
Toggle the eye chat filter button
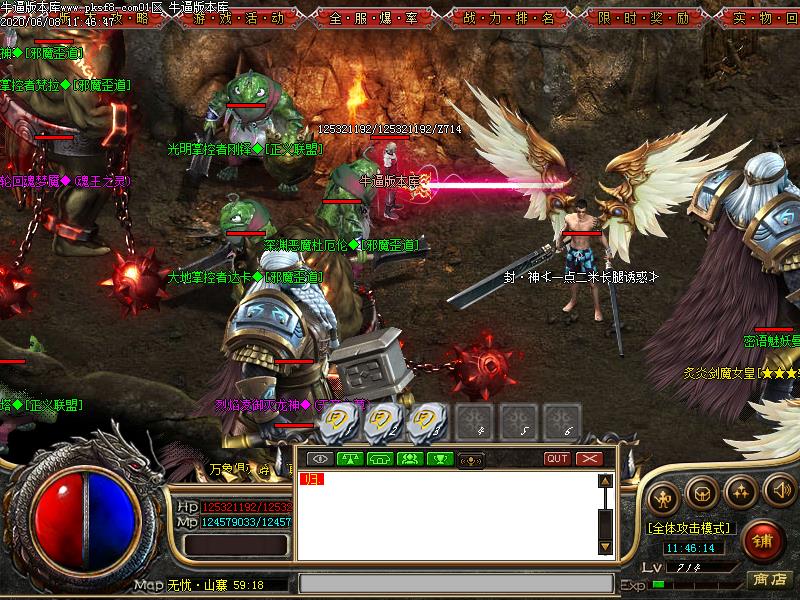coord(320,459)
